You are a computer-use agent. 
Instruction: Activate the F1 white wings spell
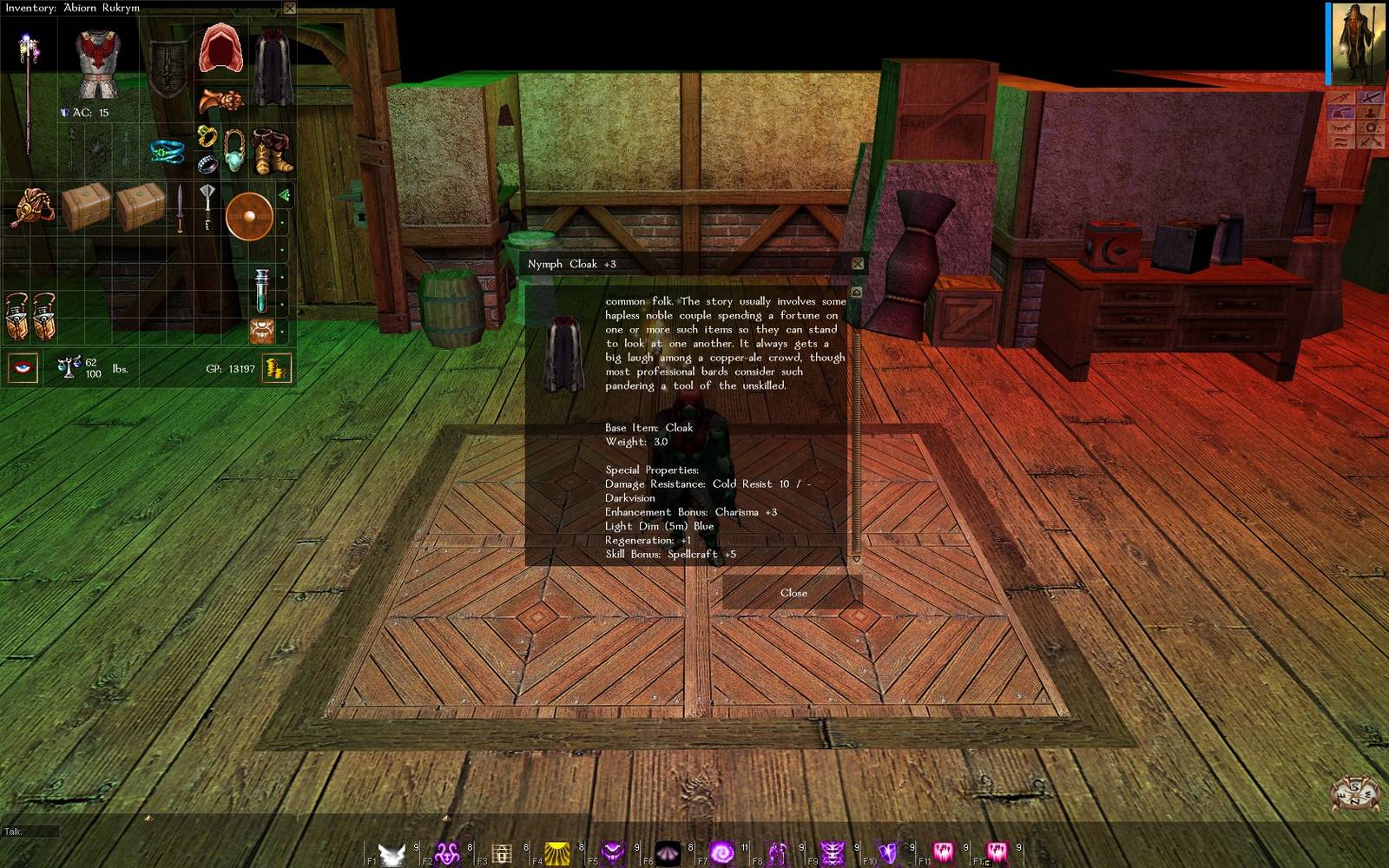[392, 853]
